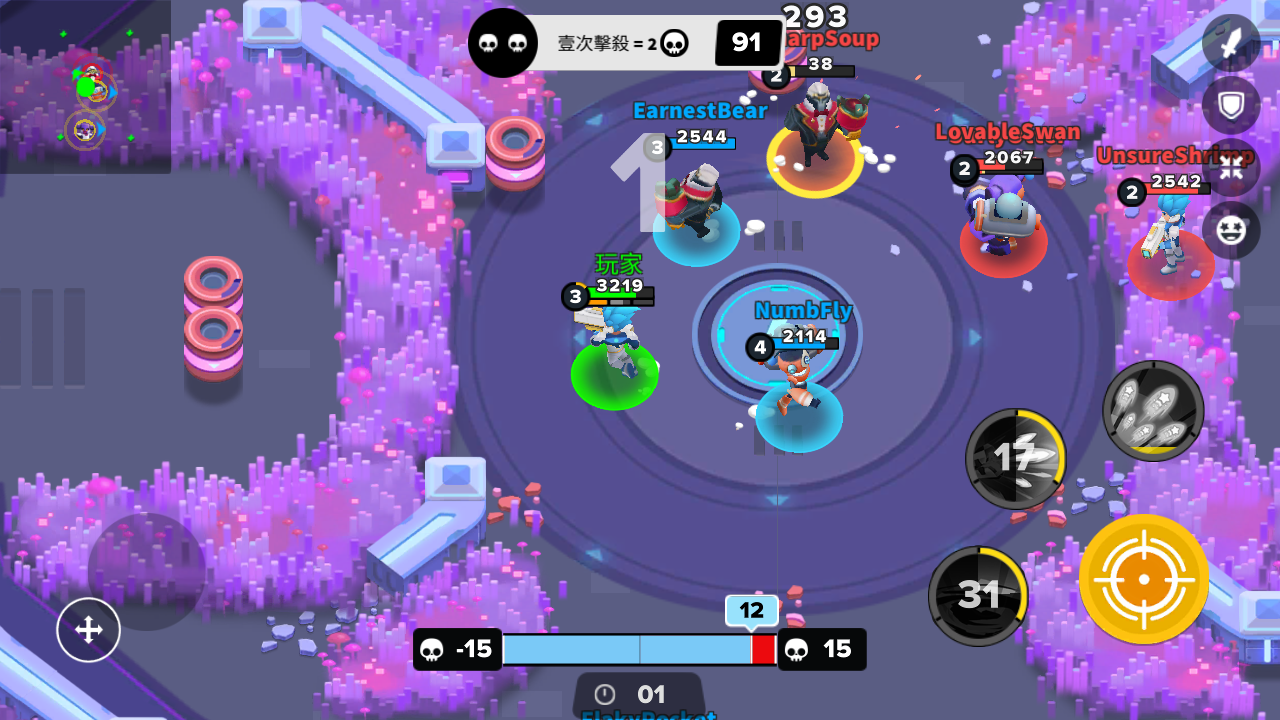Launch the missile barrage gadget icon
Screen dimensions: 1280x720
pos(1152,410)
